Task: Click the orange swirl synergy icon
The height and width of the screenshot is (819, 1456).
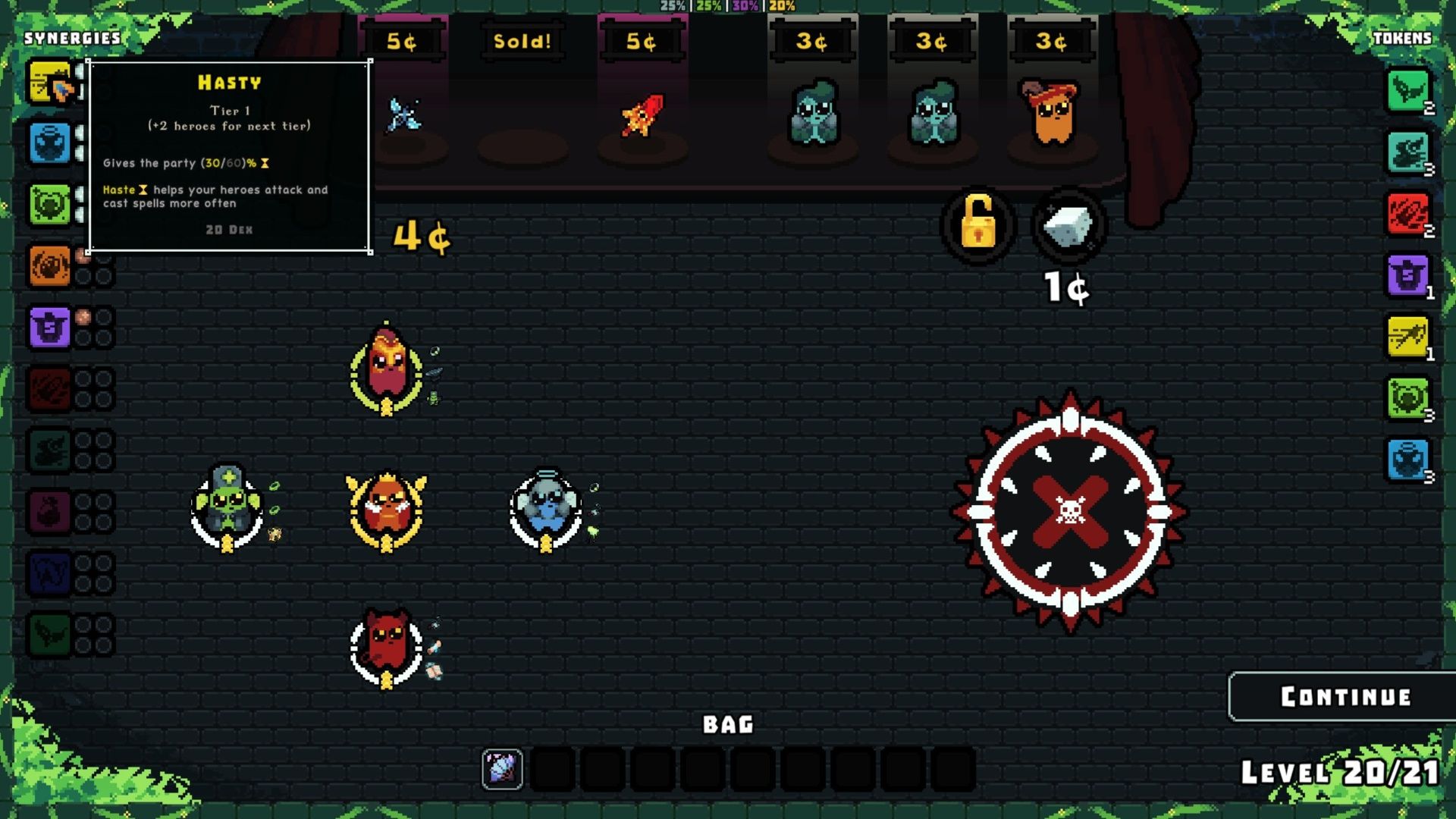Action: point(49,264)
